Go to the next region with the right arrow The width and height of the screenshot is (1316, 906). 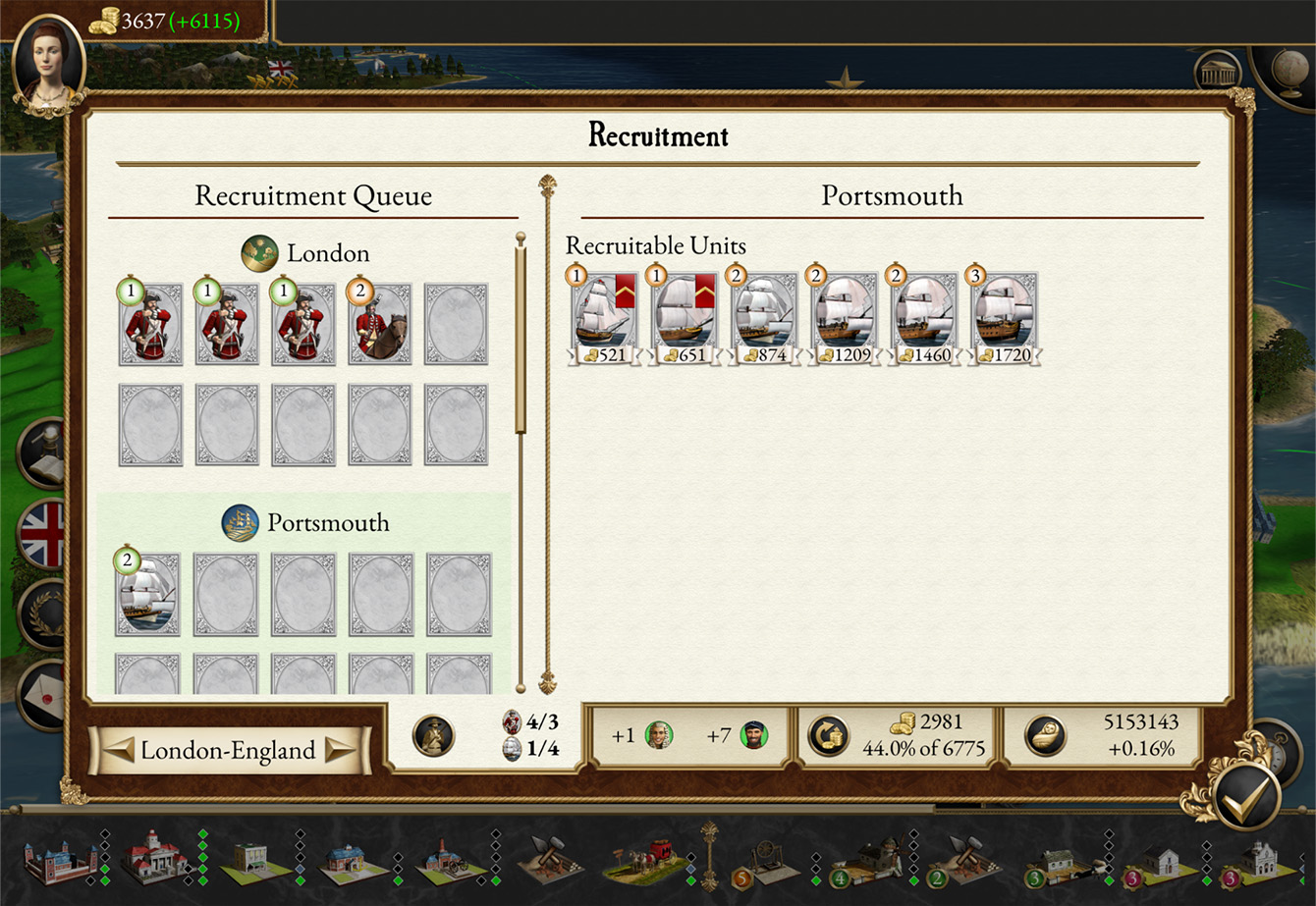click(342, 751)
